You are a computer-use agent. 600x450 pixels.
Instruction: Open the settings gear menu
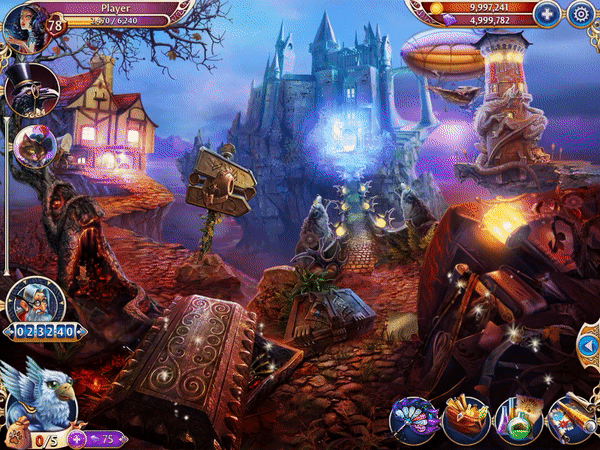pos(580,14)
